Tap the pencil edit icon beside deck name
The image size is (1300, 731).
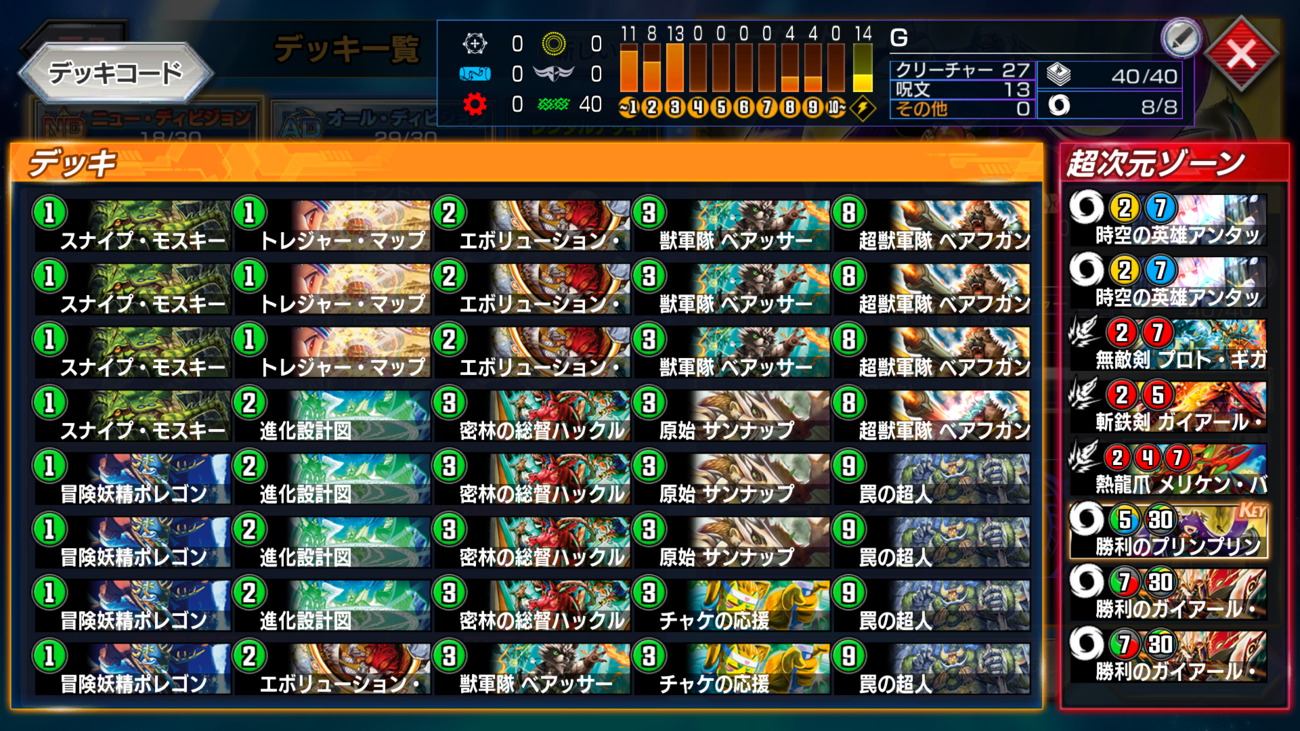click(x=1180, y=39)
